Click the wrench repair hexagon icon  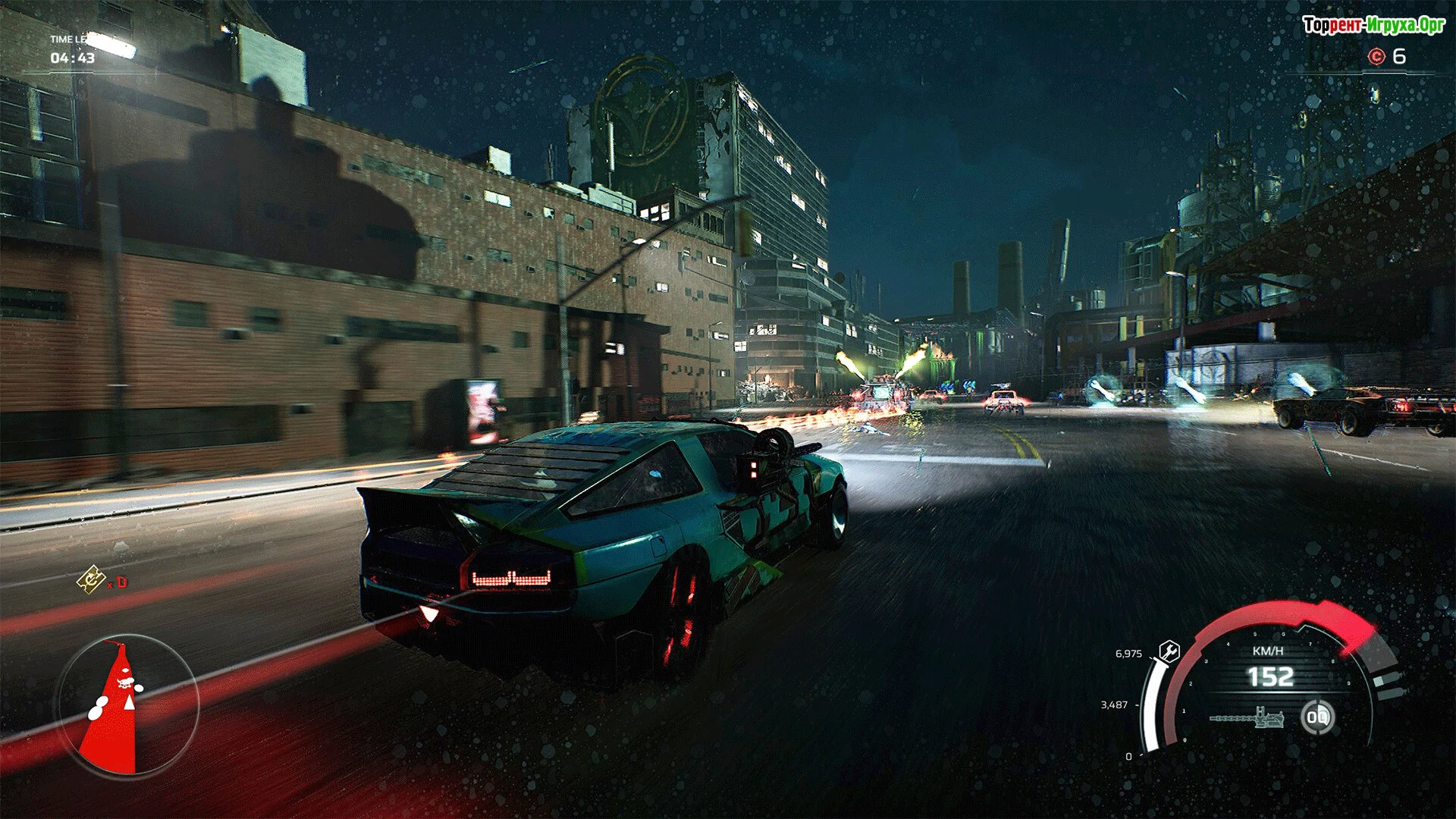1169,651
